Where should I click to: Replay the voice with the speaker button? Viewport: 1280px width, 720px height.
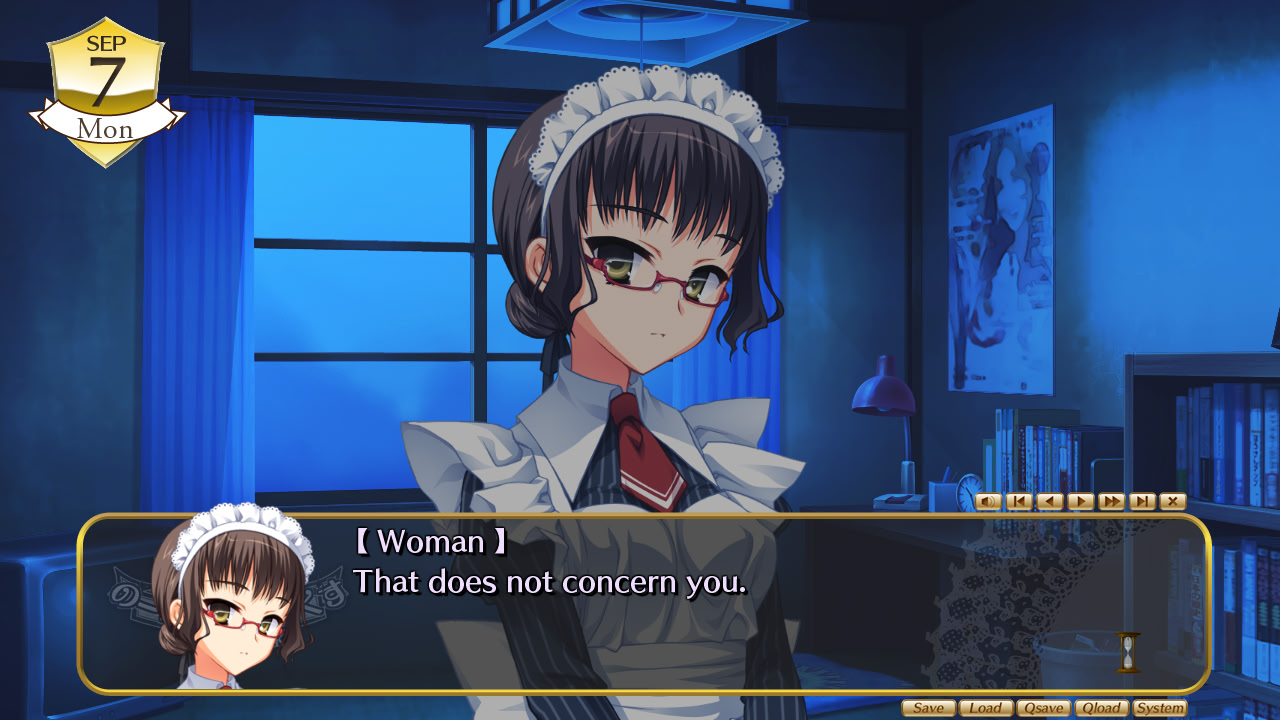tap(988, 501)
